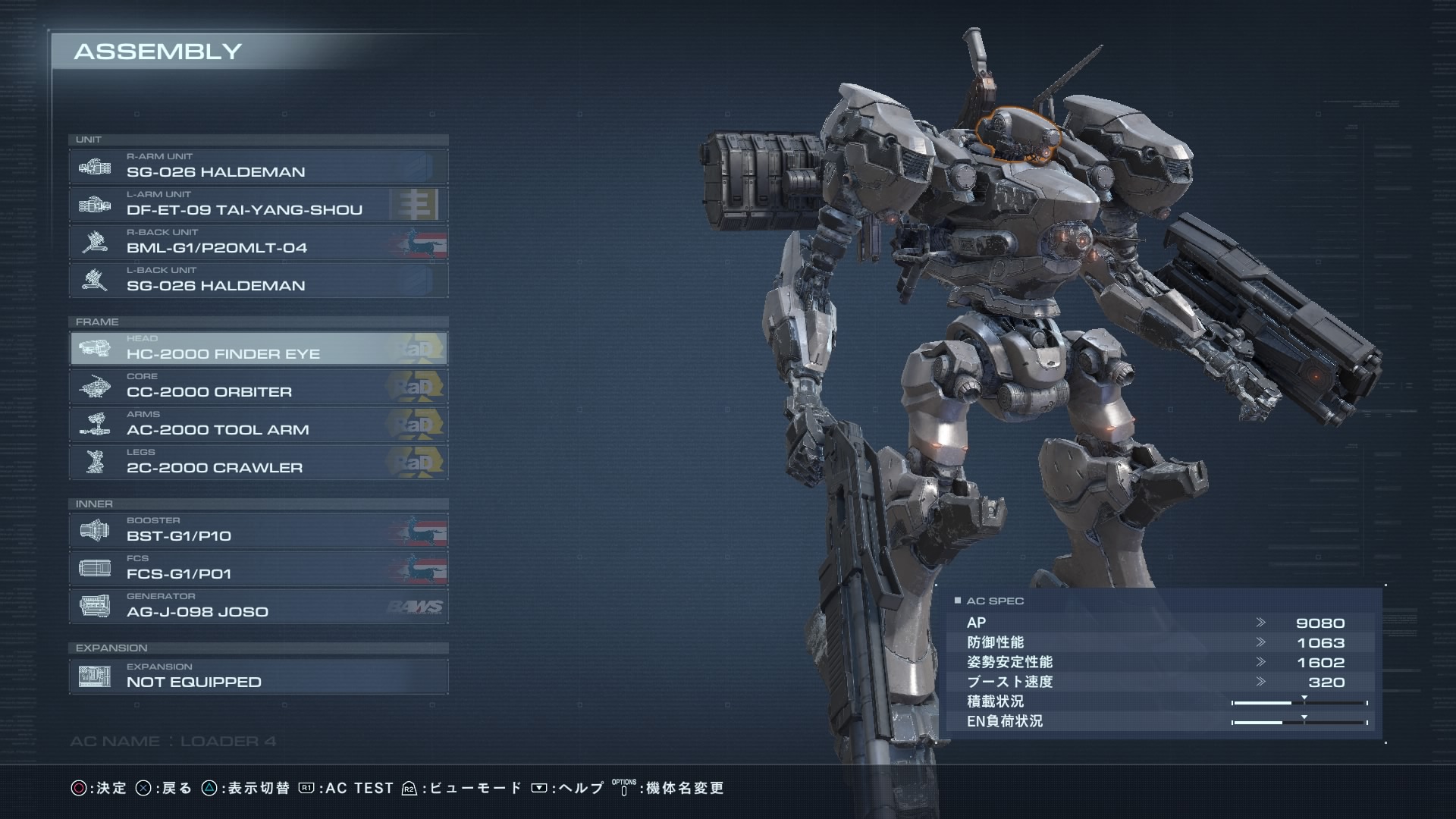Choose the R-BACK UNIT BML-G1/P20MLT-04 slot
The image size is (1456, 819).
pos(258,242)
